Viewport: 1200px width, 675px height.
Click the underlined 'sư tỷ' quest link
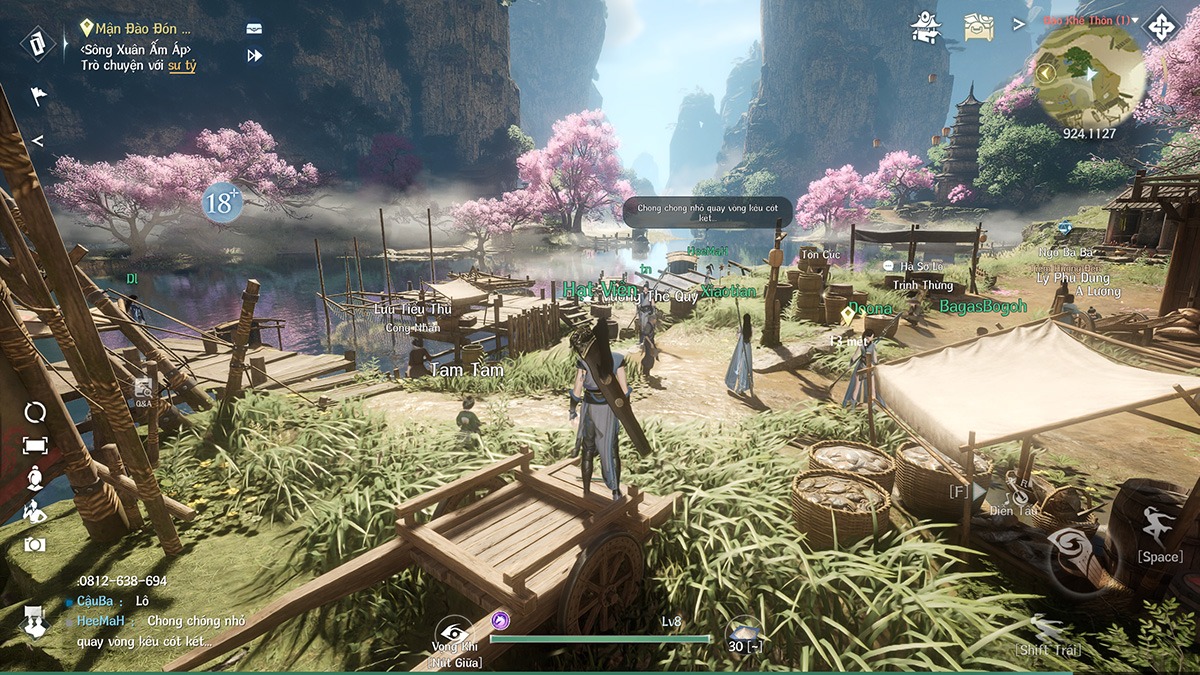[181, 65]
